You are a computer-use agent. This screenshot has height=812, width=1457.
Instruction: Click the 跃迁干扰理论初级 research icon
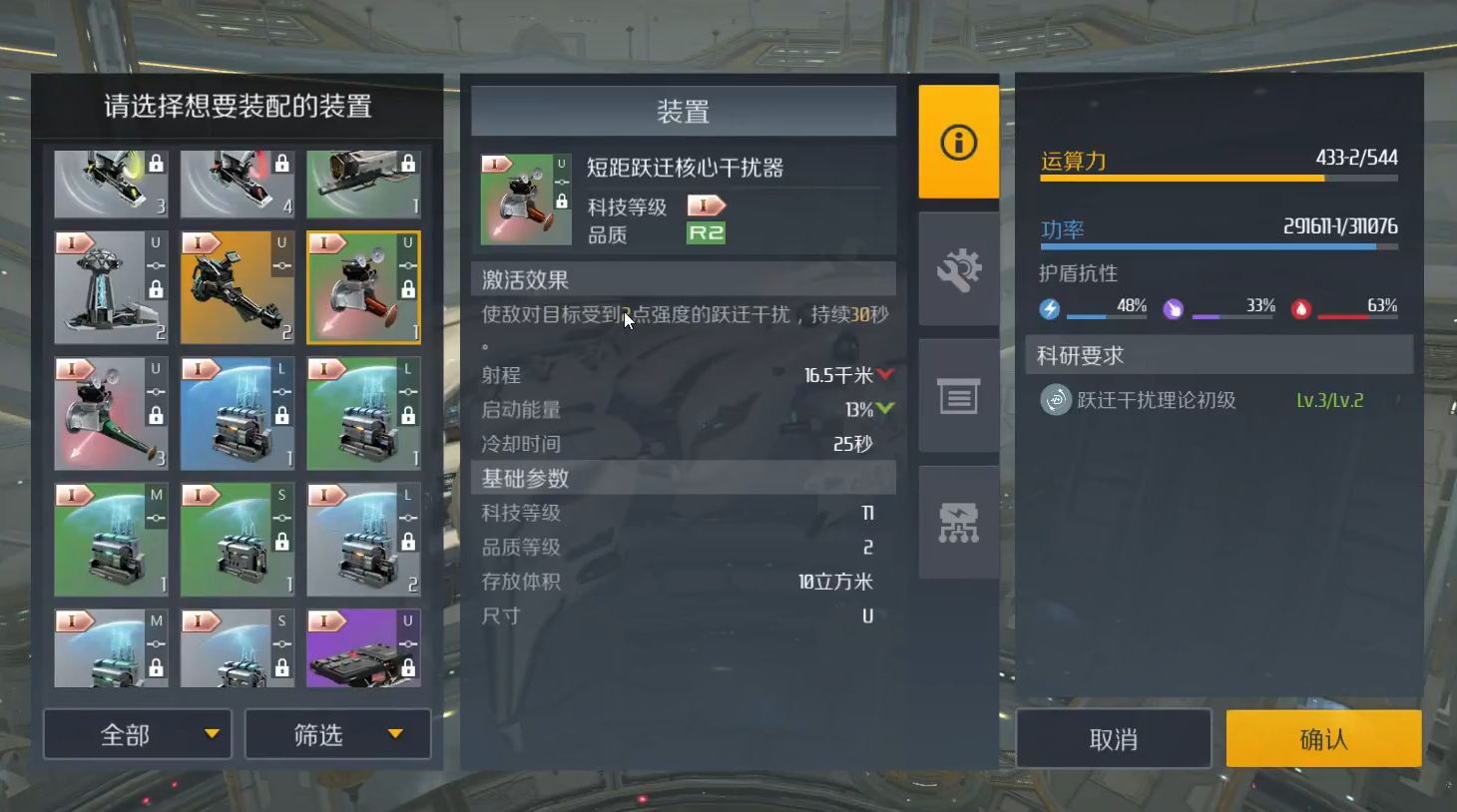point(1055,401)
